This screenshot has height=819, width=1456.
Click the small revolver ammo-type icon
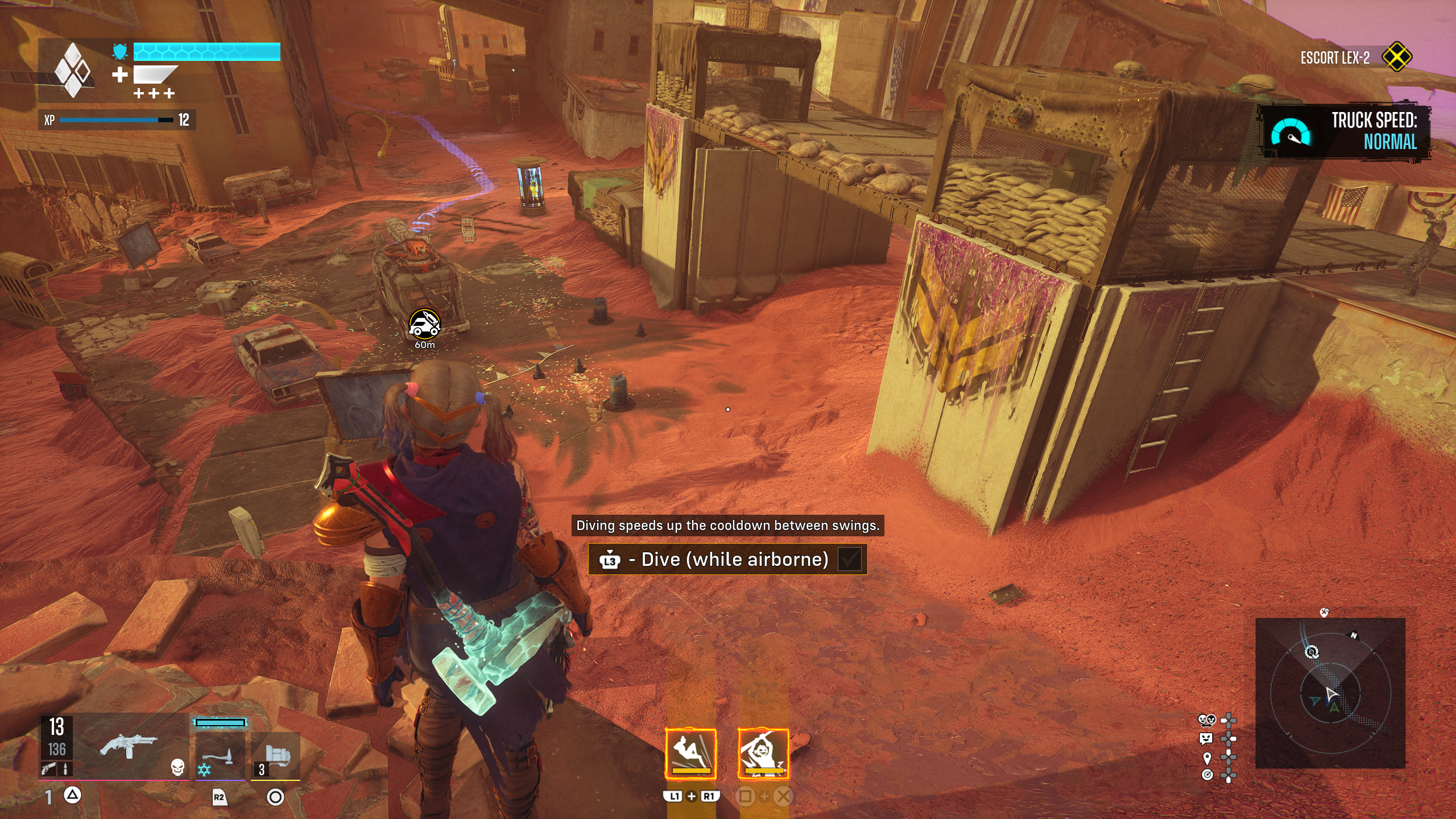coord(48,769)
